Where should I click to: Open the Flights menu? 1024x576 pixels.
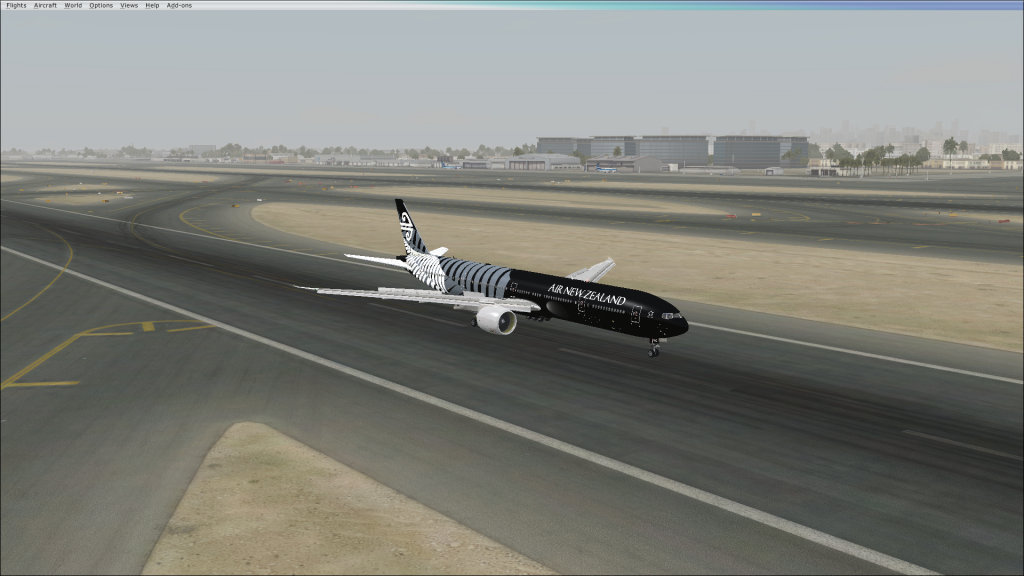click(x=16, y=5)
